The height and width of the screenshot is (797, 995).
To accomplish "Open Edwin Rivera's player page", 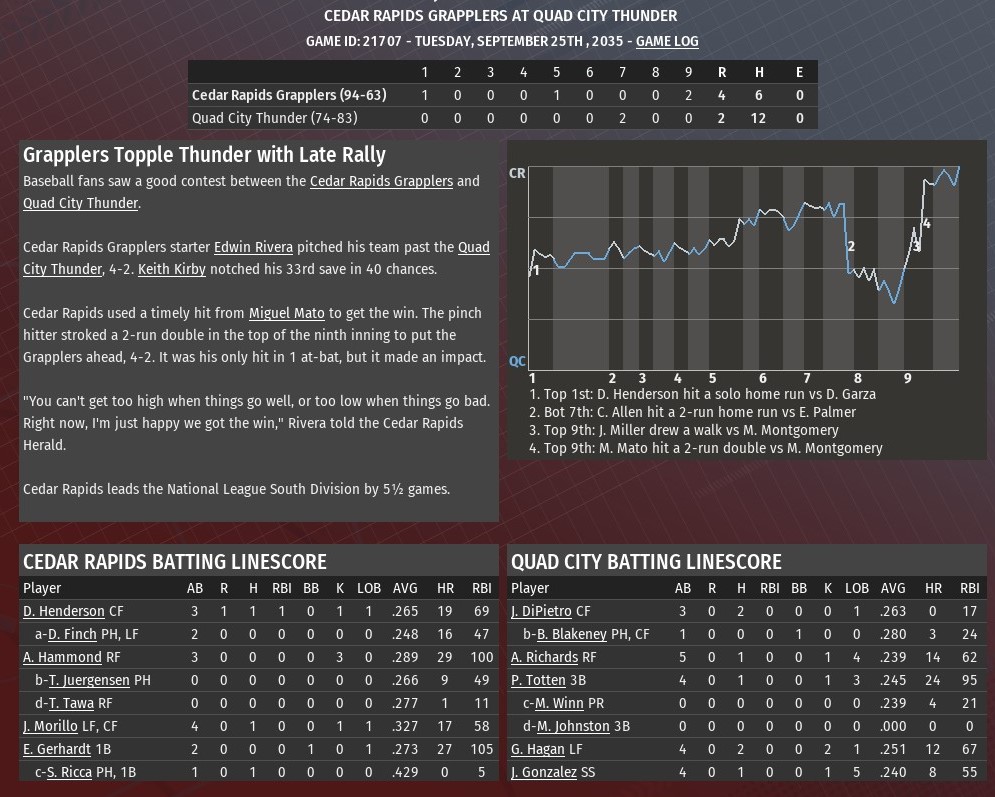I will pos(253,247).
